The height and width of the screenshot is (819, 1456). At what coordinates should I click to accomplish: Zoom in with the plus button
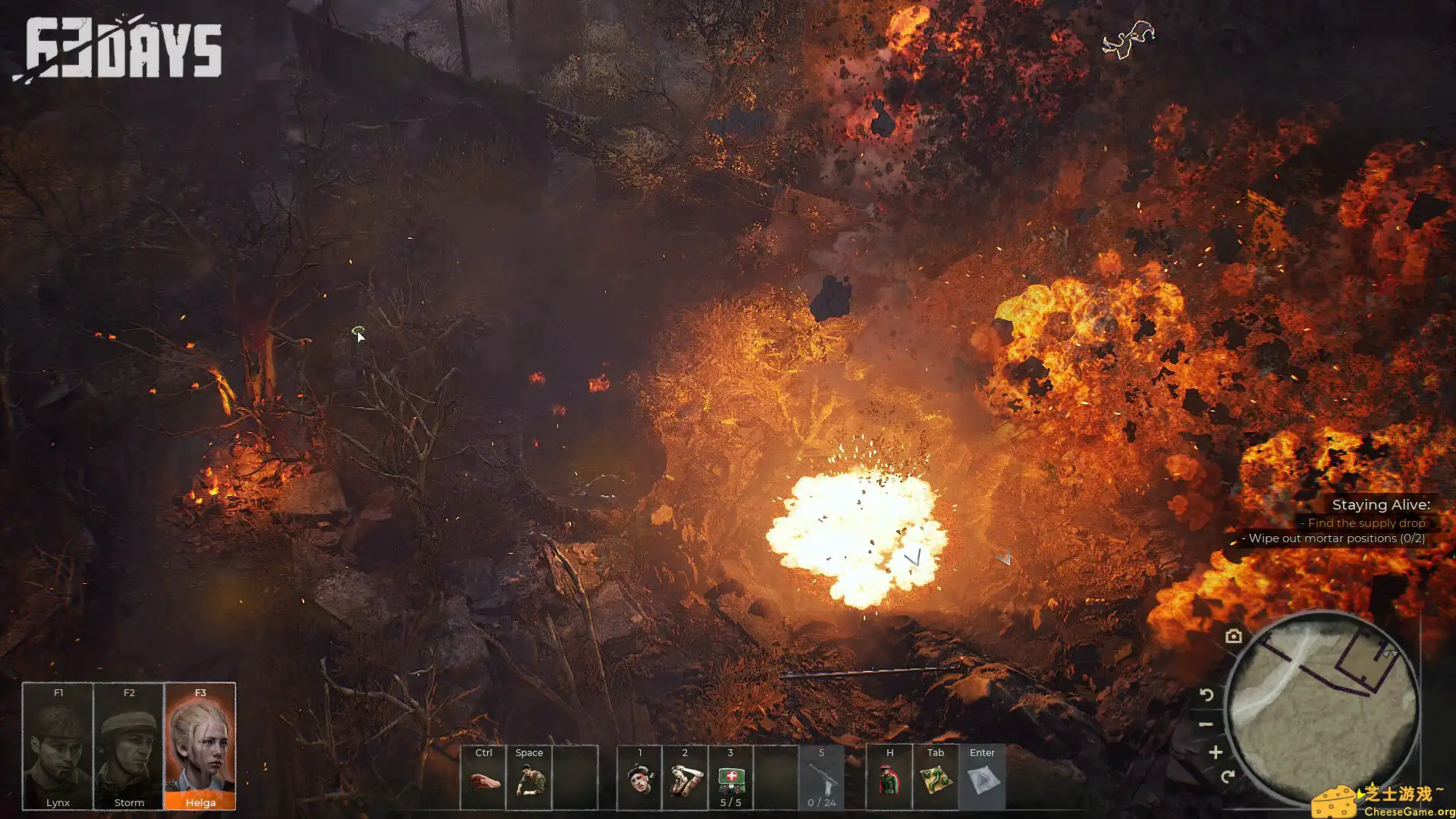pos(1216,752)
